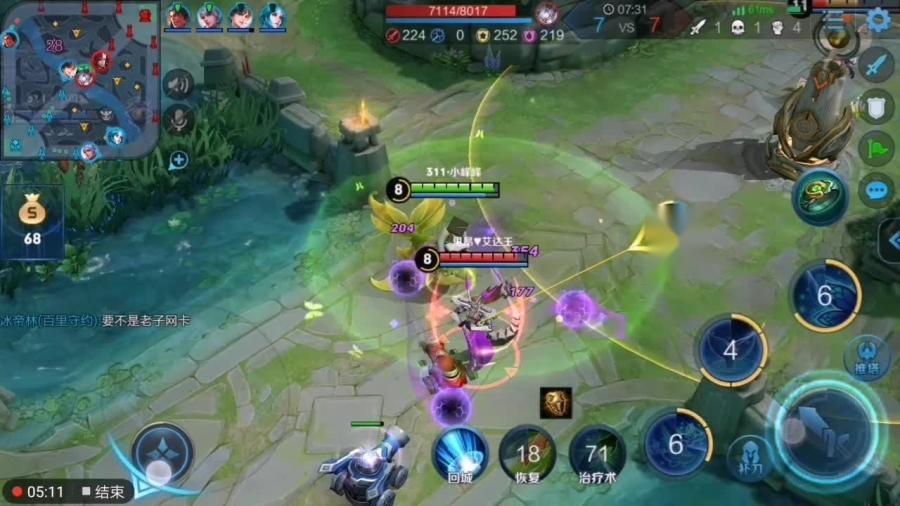
Task: Toggle the microphone voice icon
Action: 178,119
